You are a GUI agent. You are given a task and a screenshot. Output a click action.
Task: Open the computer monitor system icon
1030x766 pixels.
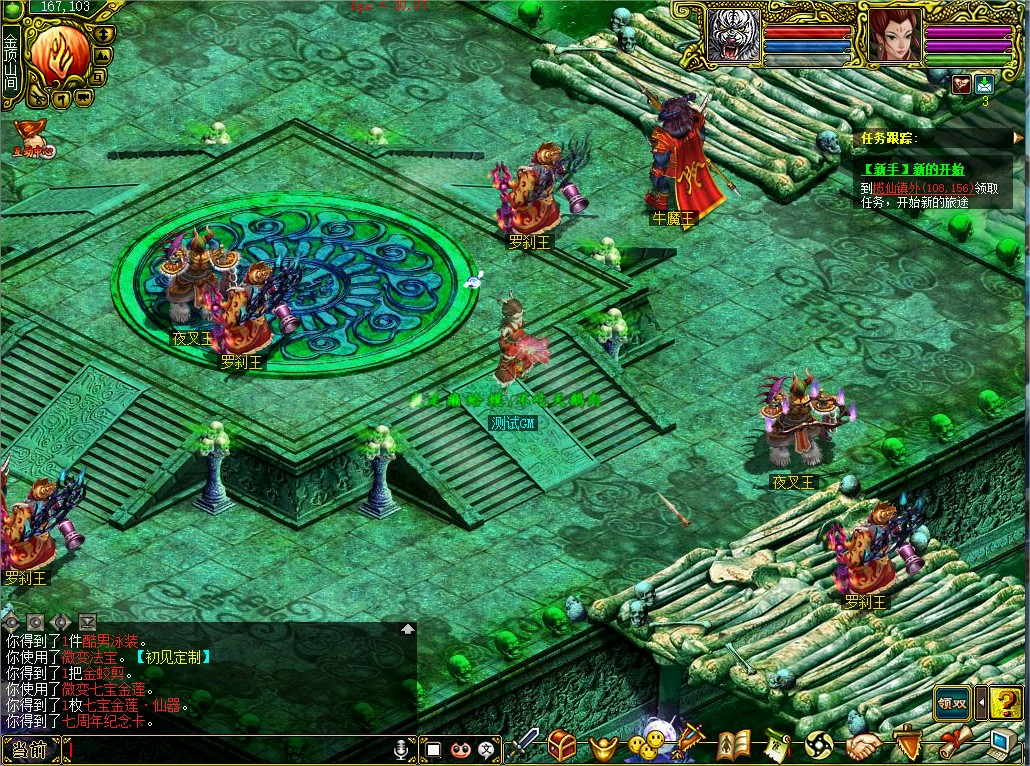[1003, 743]
